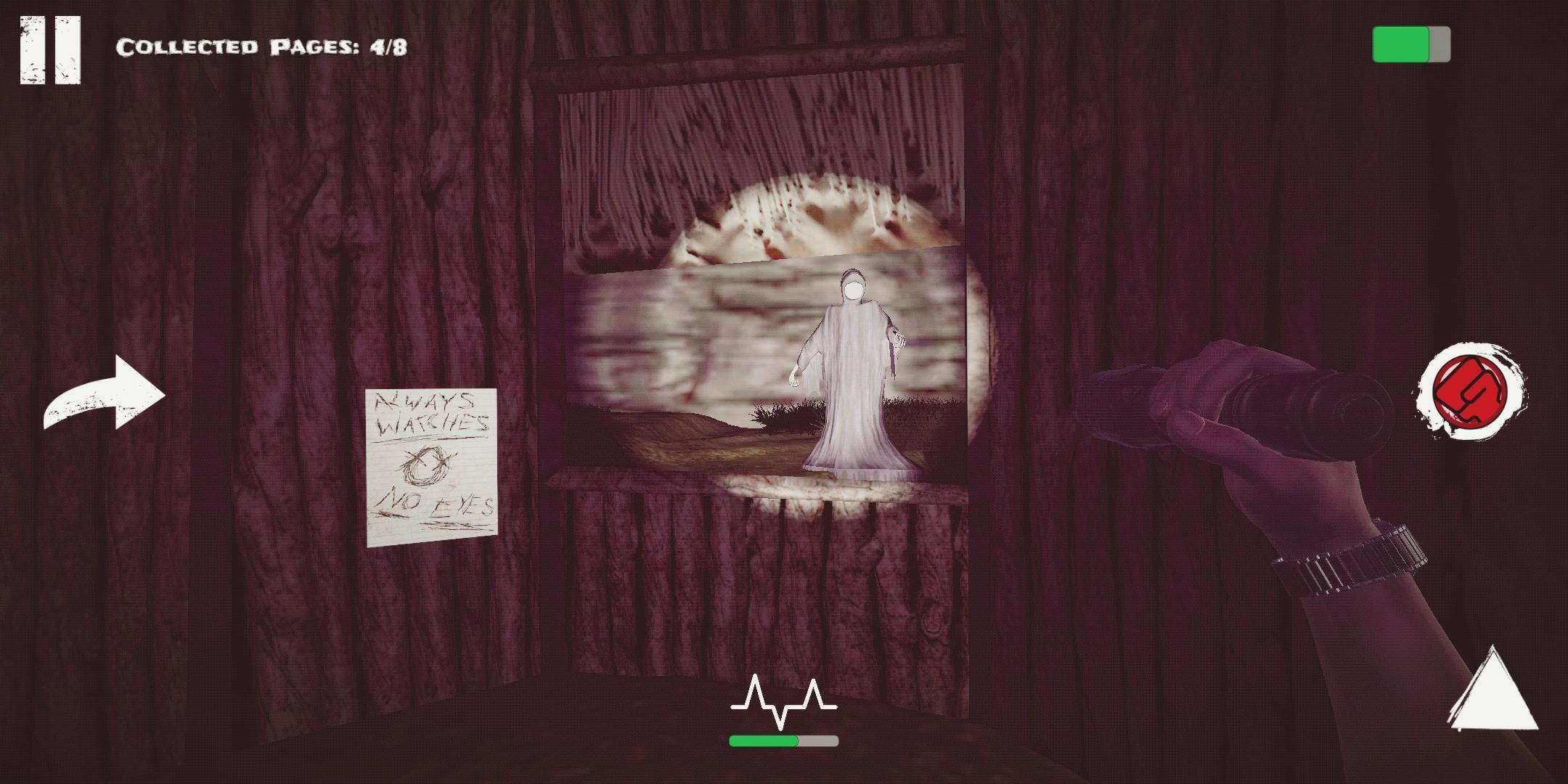Tap the red fist action button
Screen dimensions: 1568x784
(1469, 391)
